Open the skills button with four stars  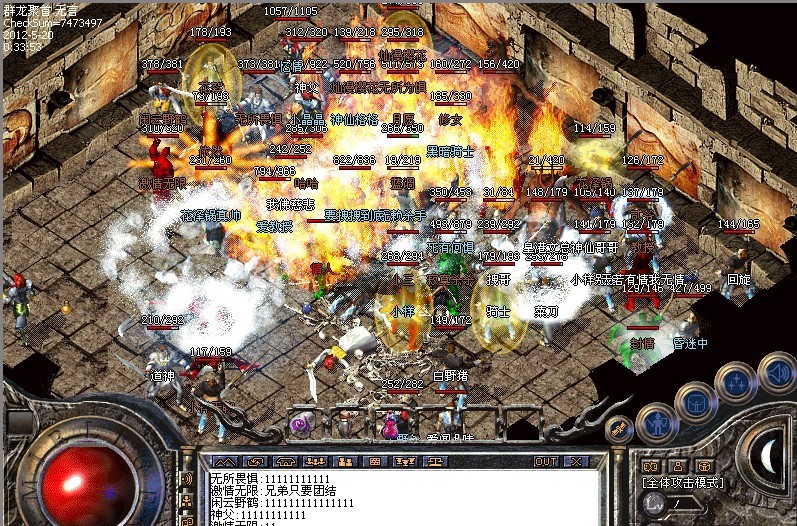(x=735, y=383)
